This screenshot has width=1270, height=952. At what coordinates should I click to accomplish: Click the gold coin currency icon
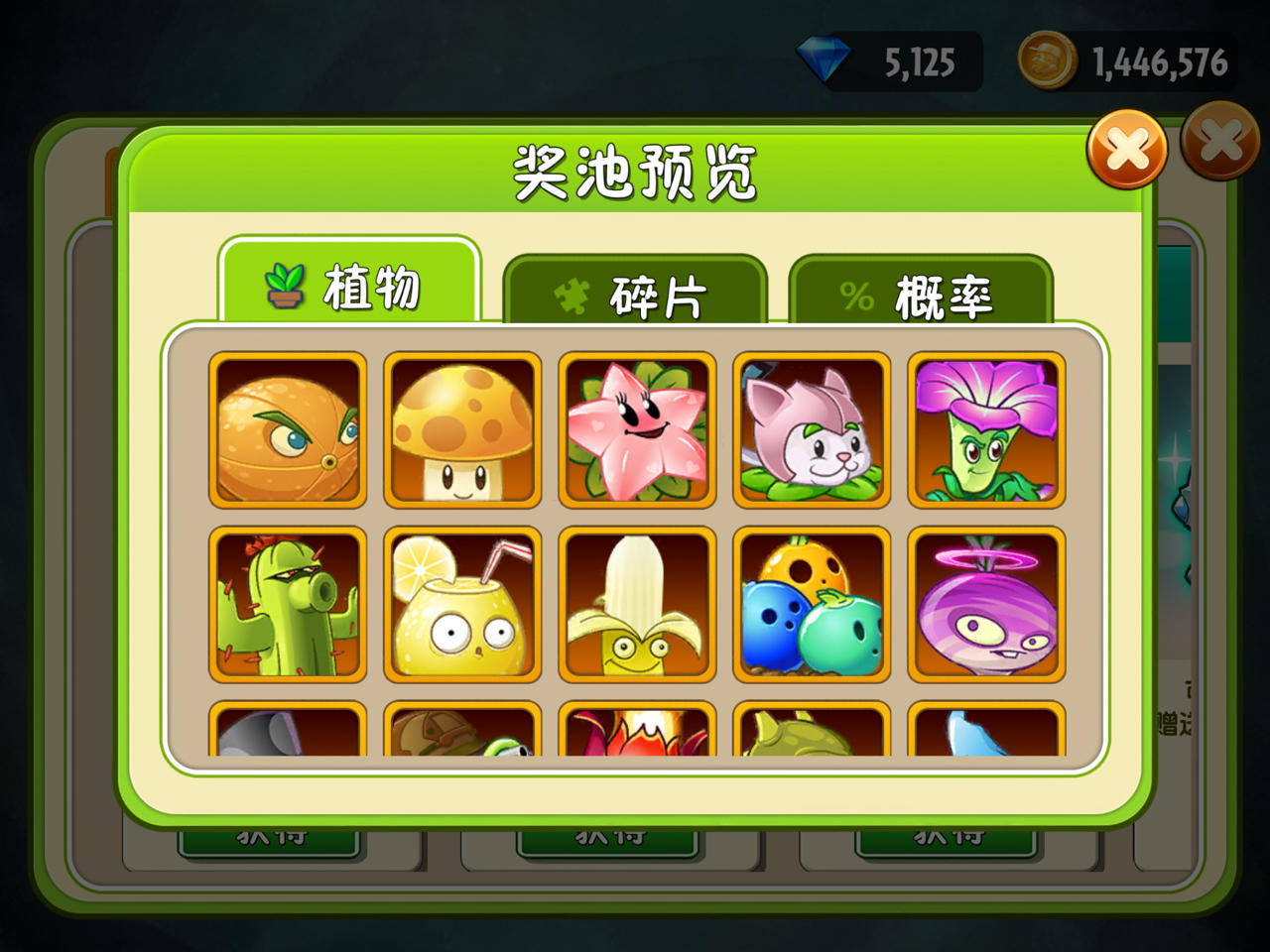coord(1047,61)
